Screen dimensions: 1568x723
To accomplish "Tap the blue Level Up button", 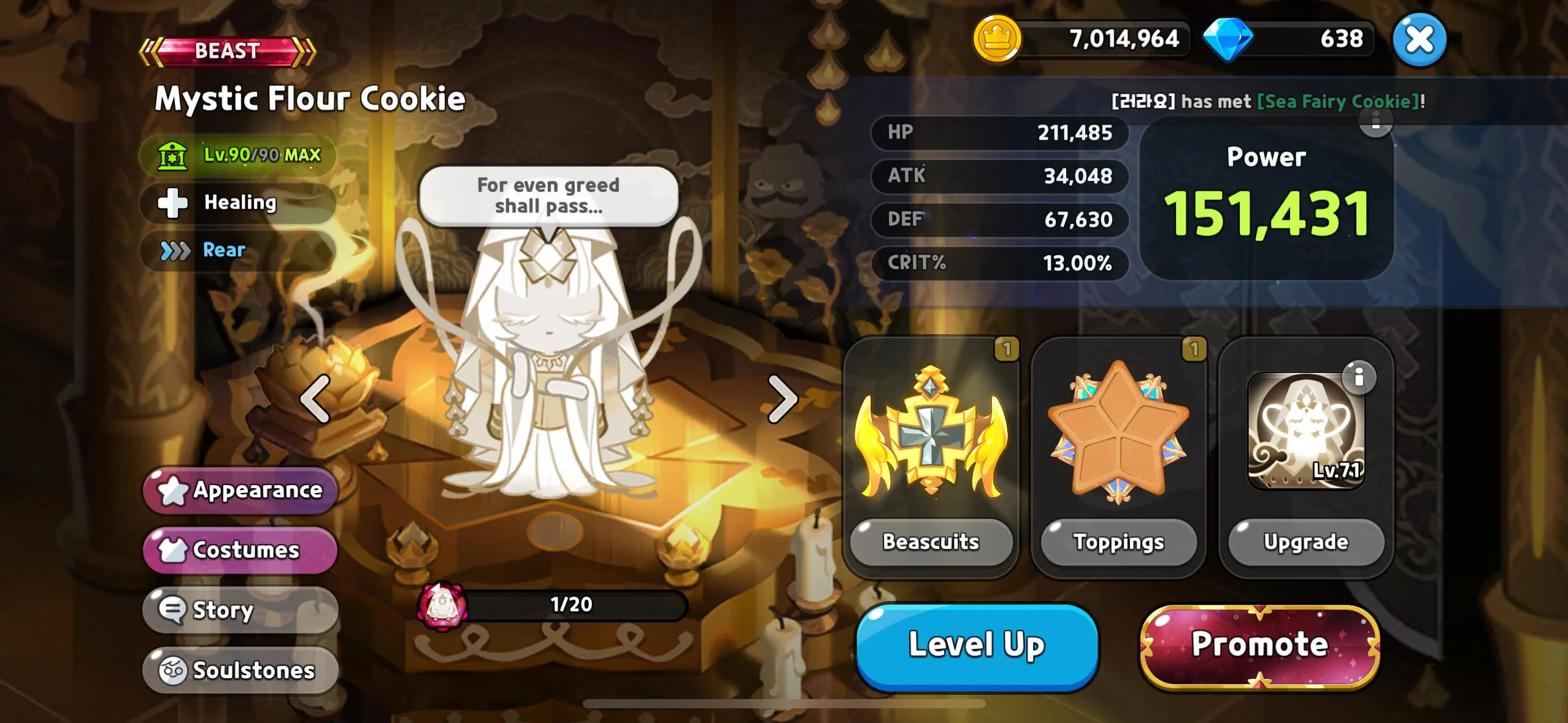I will click(x=976, y=646).
